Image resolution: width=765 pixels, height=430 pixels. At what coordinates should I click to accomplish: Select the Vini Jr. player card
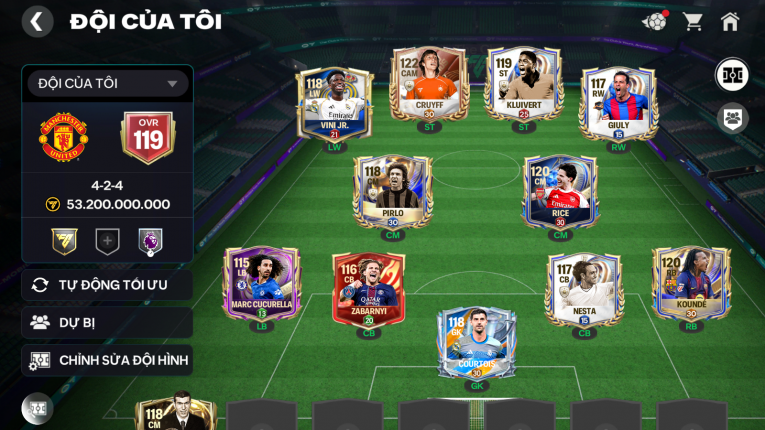coord(334,104)
